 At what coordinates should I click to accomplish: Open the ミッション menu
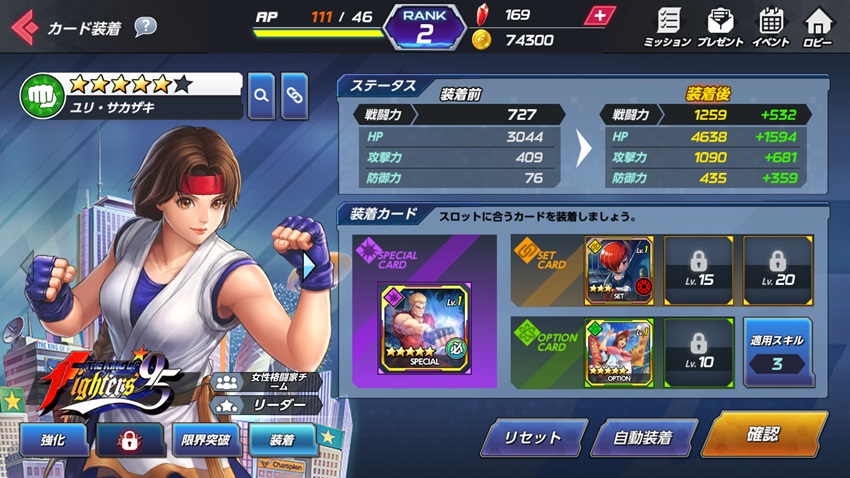667,27
